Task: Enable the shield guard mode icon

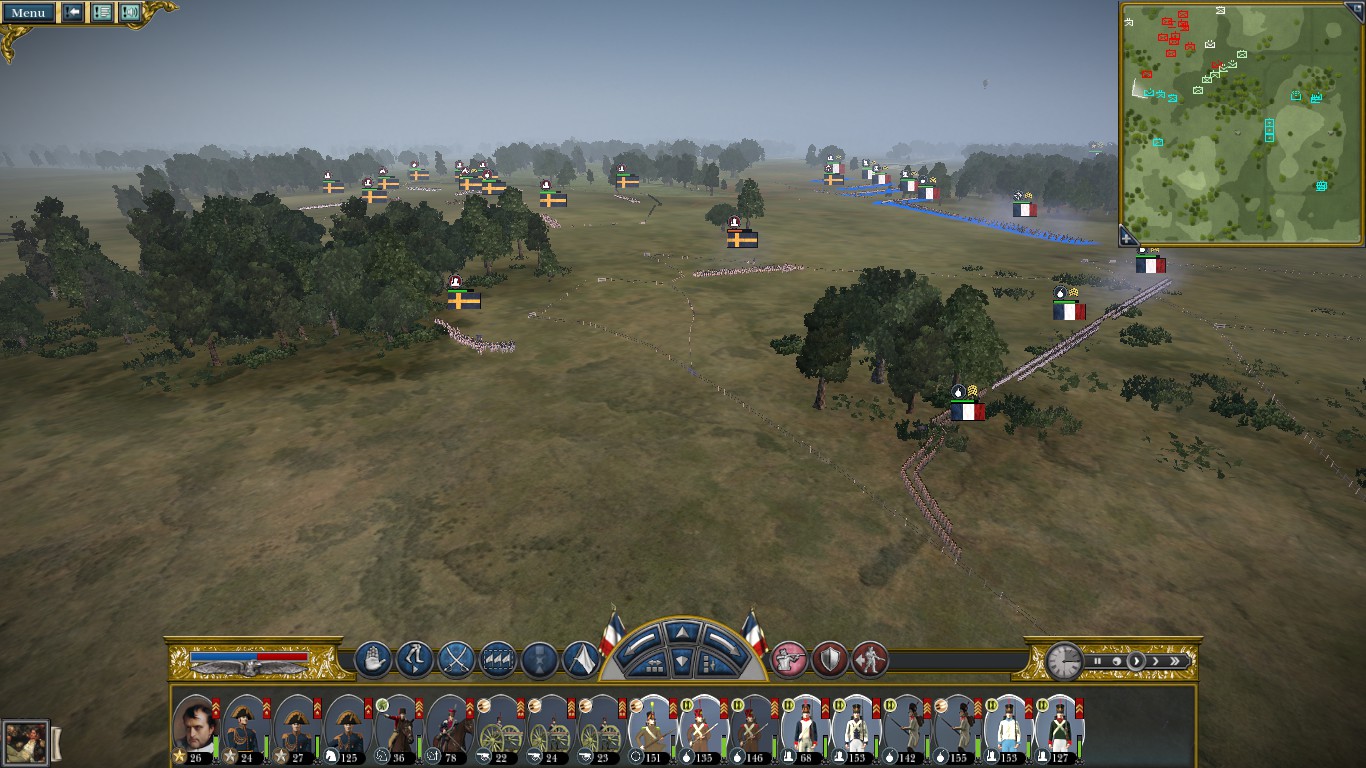Action: pos(830,660)
